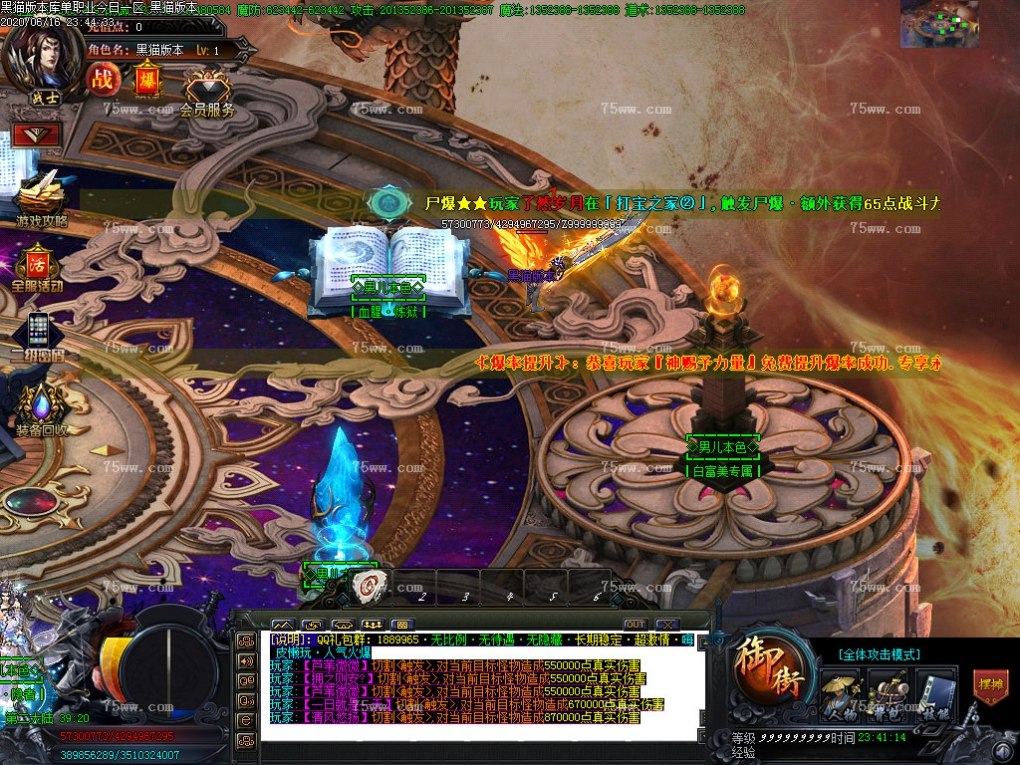Click the warrior character portrait
Image resolution: width=1020 pixels, height=765 pixels.
40,60
